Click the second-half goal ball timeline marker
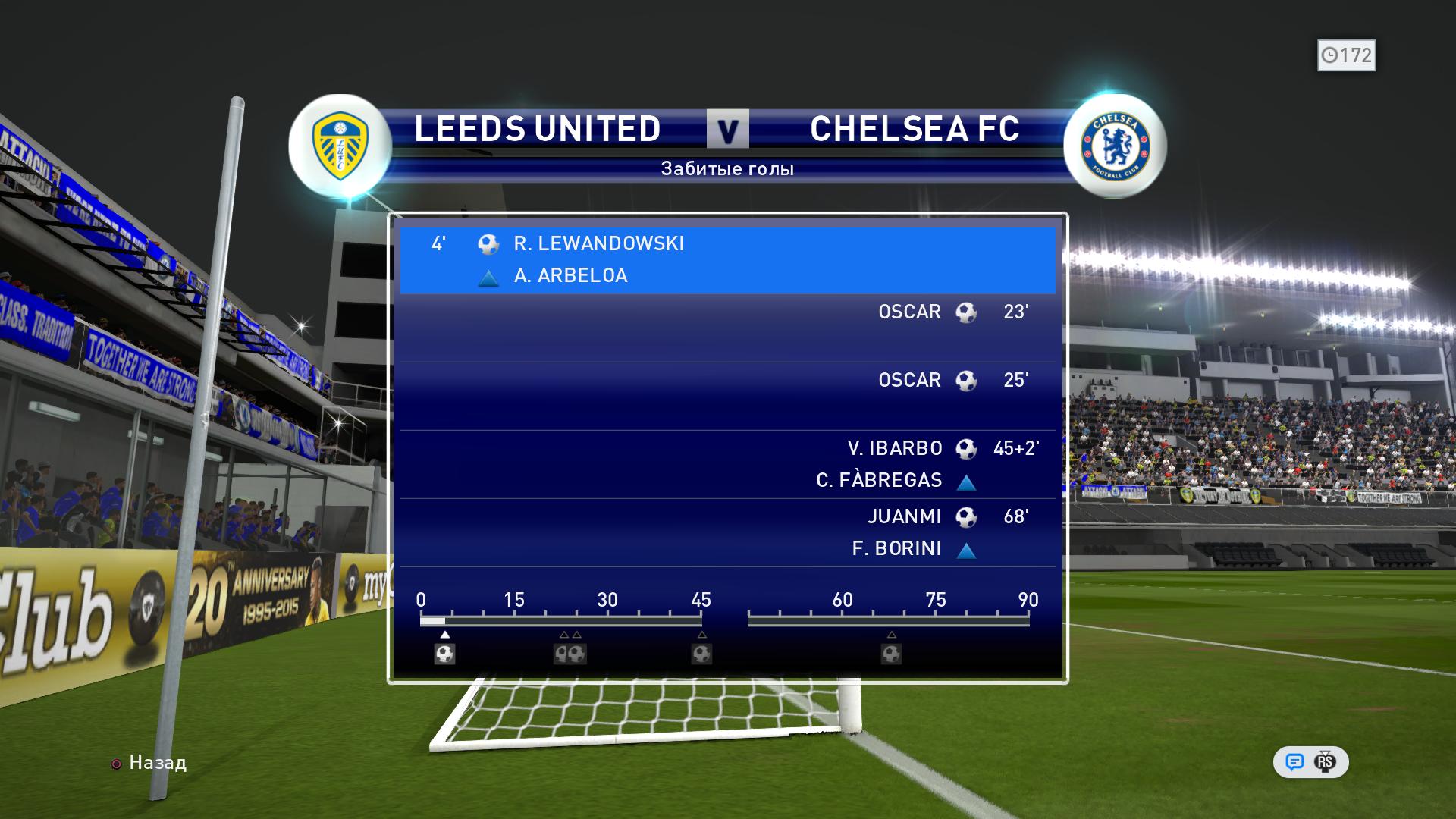The height and width of the screenshot is (819, 1456). (x=891, y=654)
